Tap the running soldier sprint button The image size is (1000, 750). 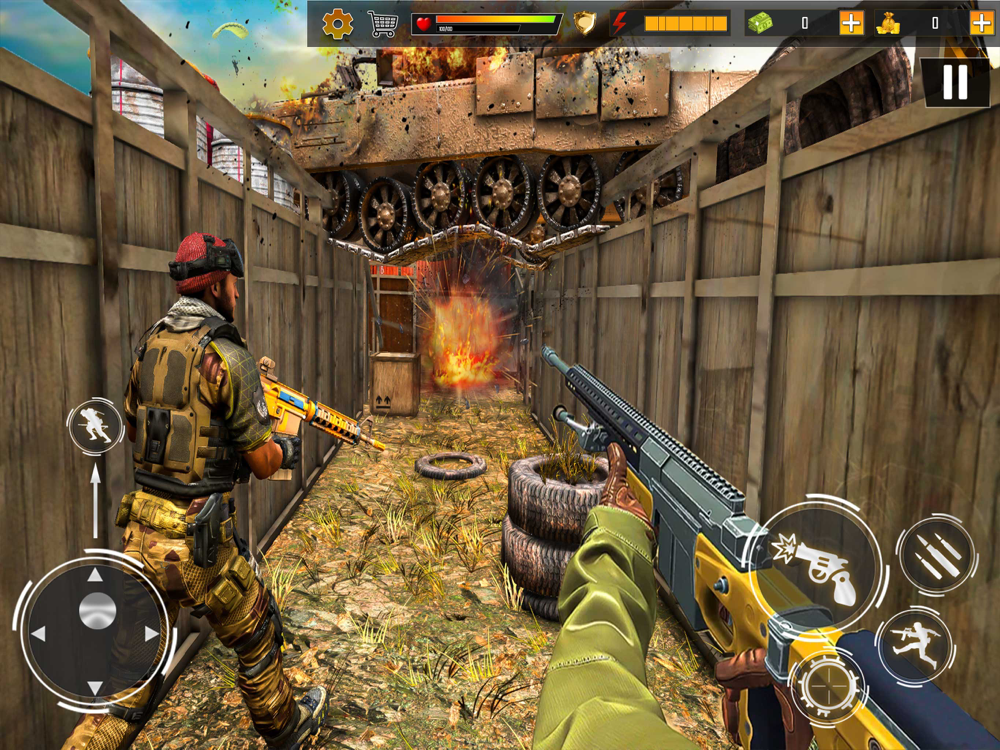pos(914,646)
